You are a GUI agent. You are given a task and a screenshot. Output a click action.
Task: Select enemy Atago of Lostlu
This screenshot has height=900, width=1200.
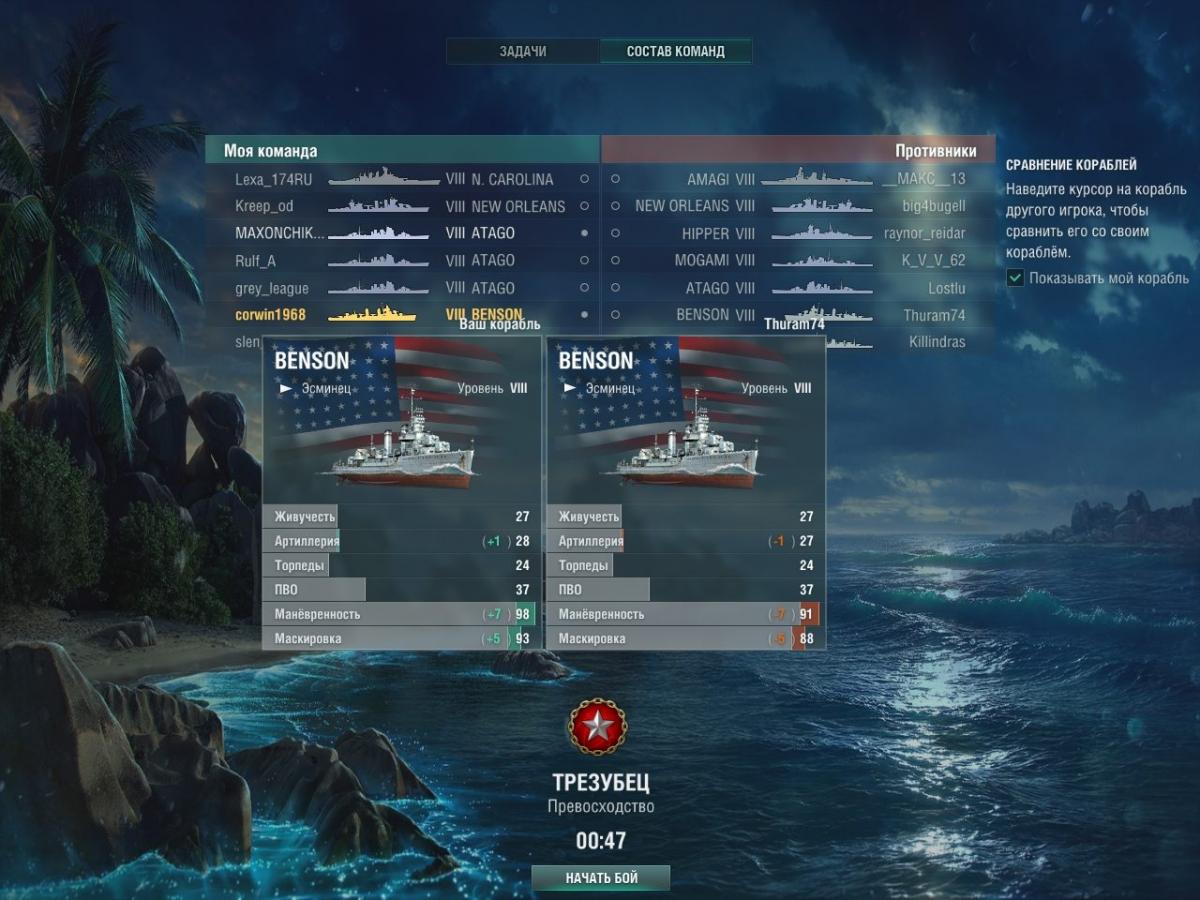tap(800, 288)
